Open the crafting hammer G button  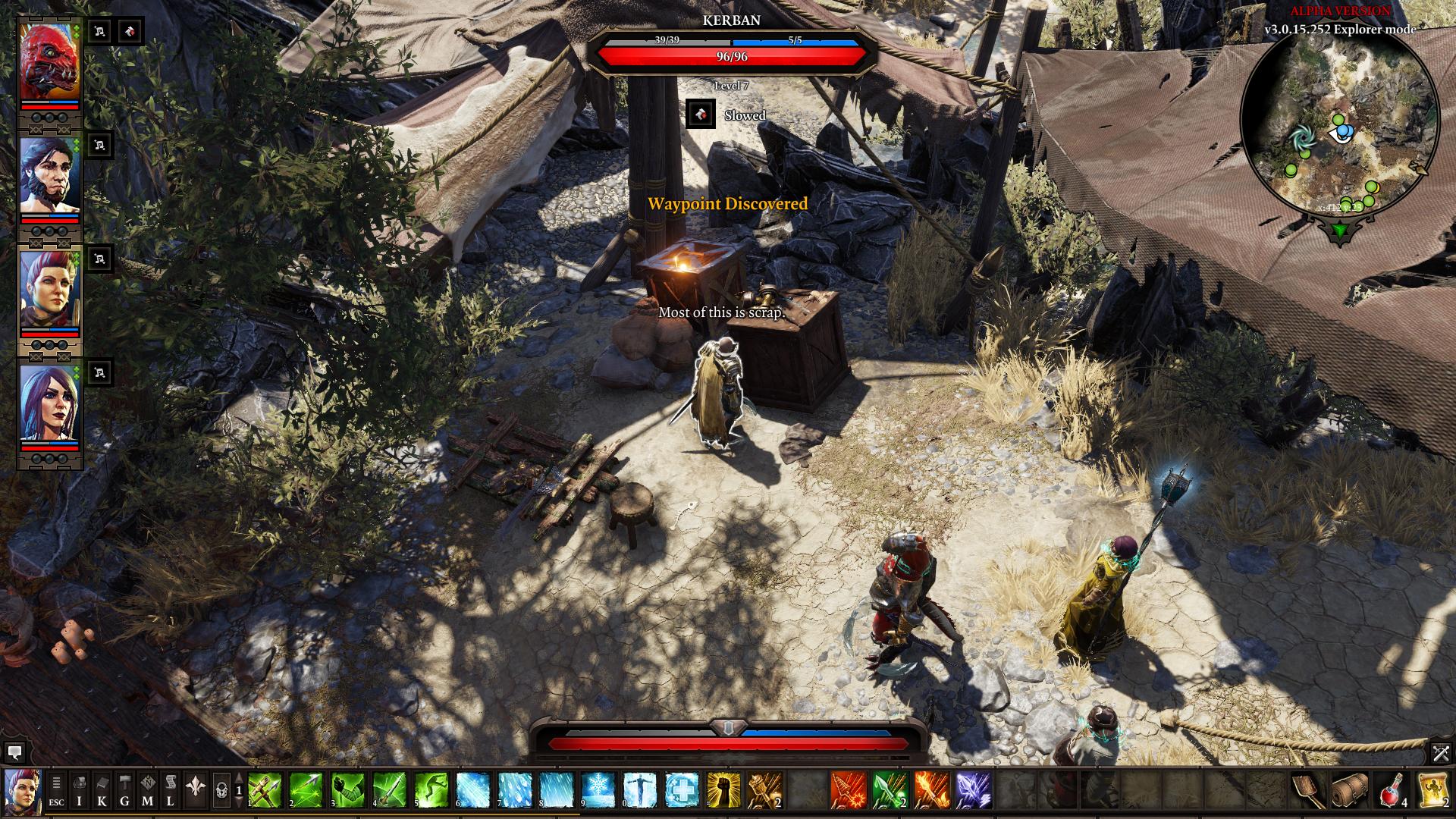click(x=124, y=791)
